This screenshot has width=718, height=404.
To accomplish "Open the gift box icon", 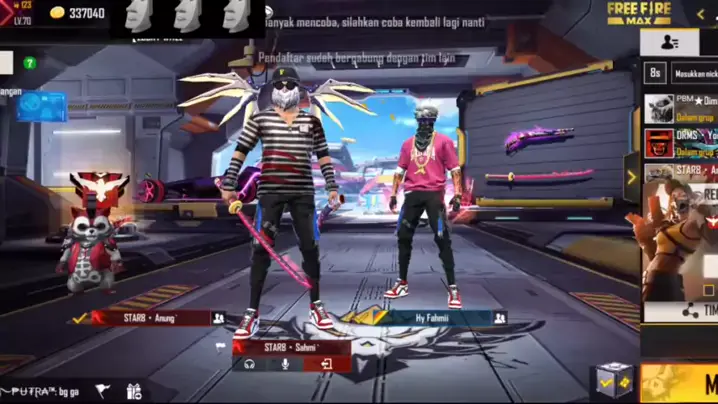I will [x=134, y=391].
